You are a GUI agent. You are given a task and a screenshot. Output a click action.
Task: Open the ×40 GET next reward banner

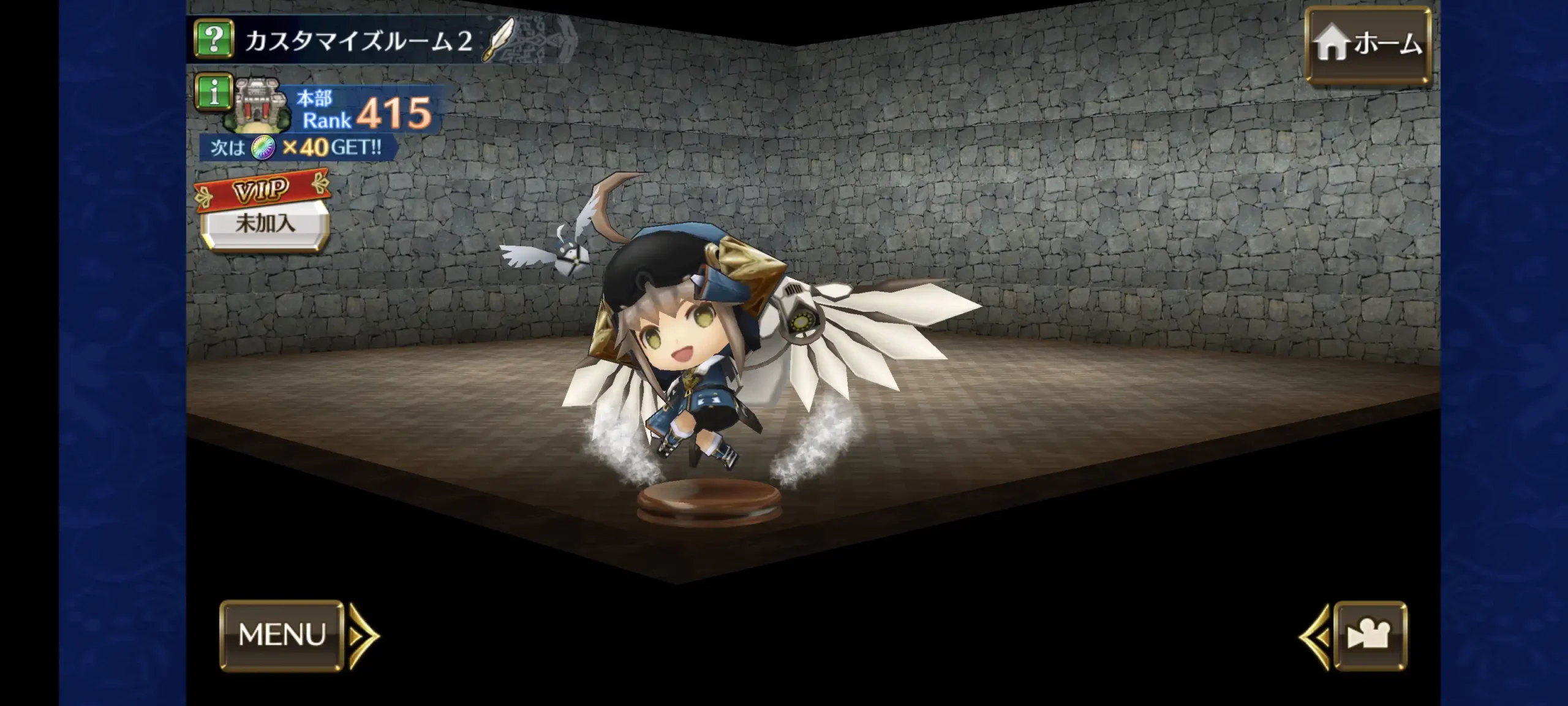299,148
